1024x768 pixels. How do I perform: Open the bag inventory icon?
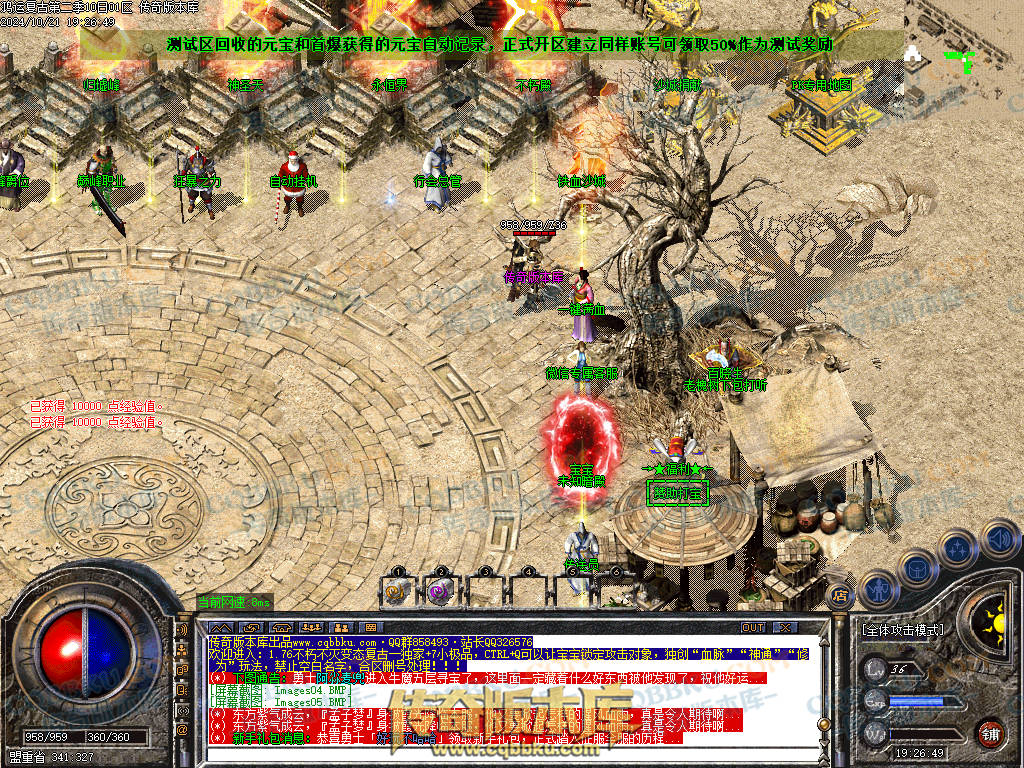coord(917,568)
